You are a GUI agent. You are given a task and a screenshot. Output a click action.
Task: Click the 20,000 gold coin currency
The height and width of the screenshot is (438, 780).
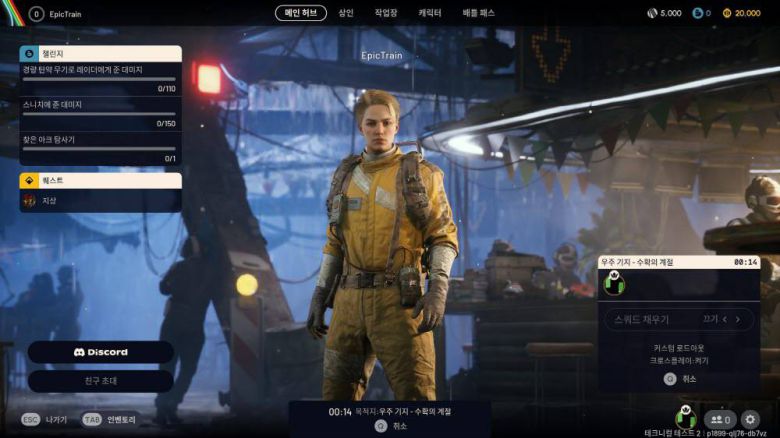(741, 13)
